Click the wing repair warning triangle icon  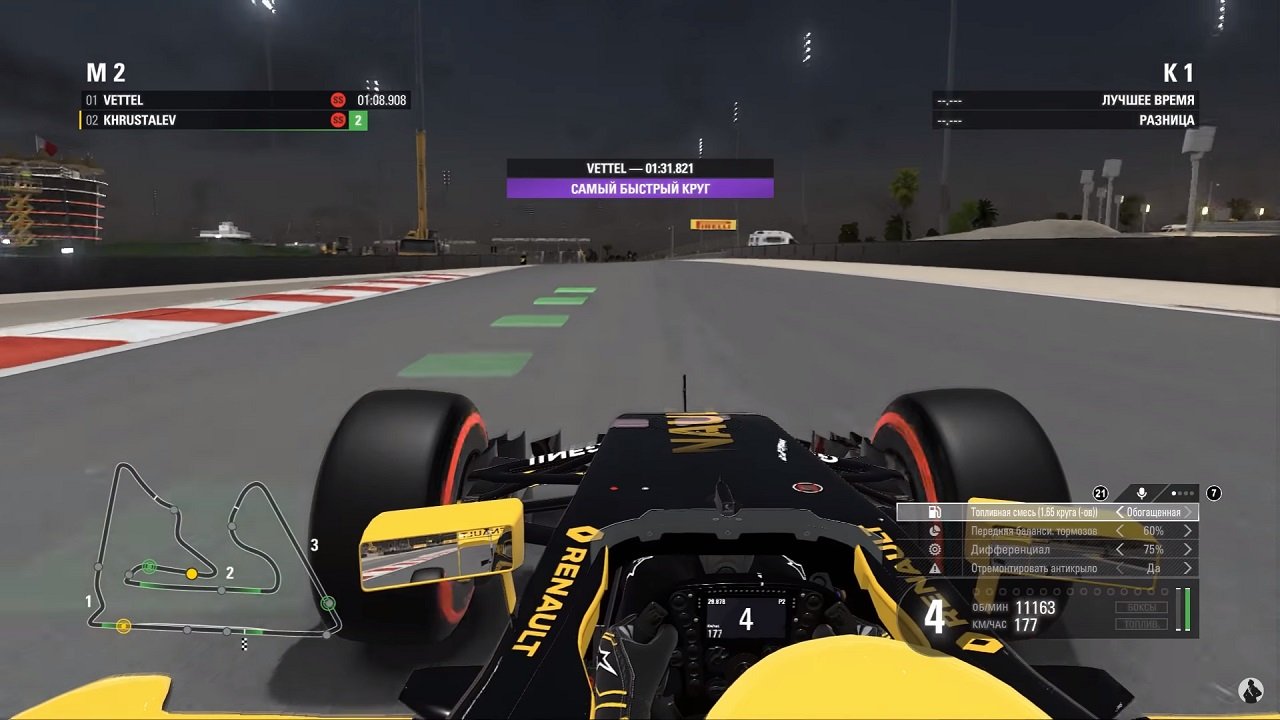coord(935,569)
